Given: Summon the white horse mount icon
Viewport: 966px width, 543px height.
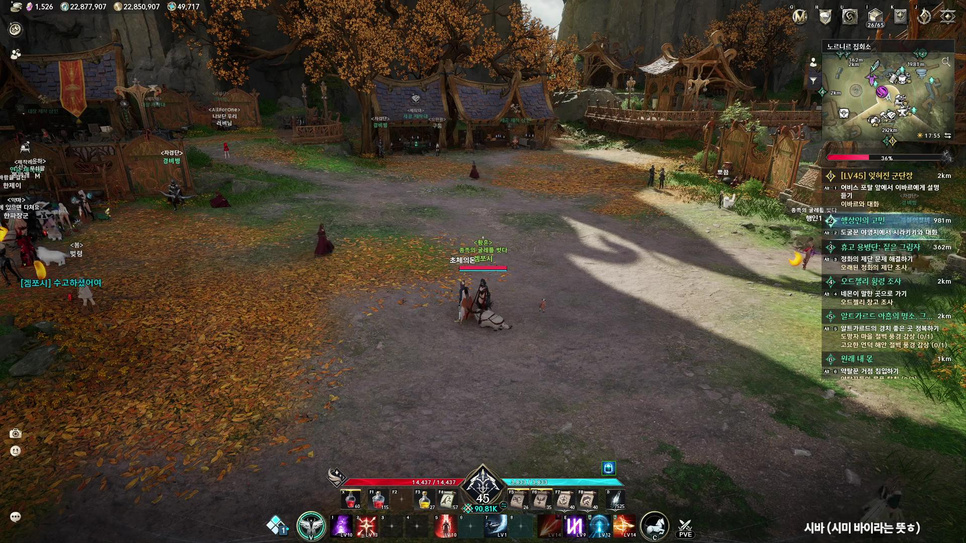Looking at the screenshot, I should point(653,524).
